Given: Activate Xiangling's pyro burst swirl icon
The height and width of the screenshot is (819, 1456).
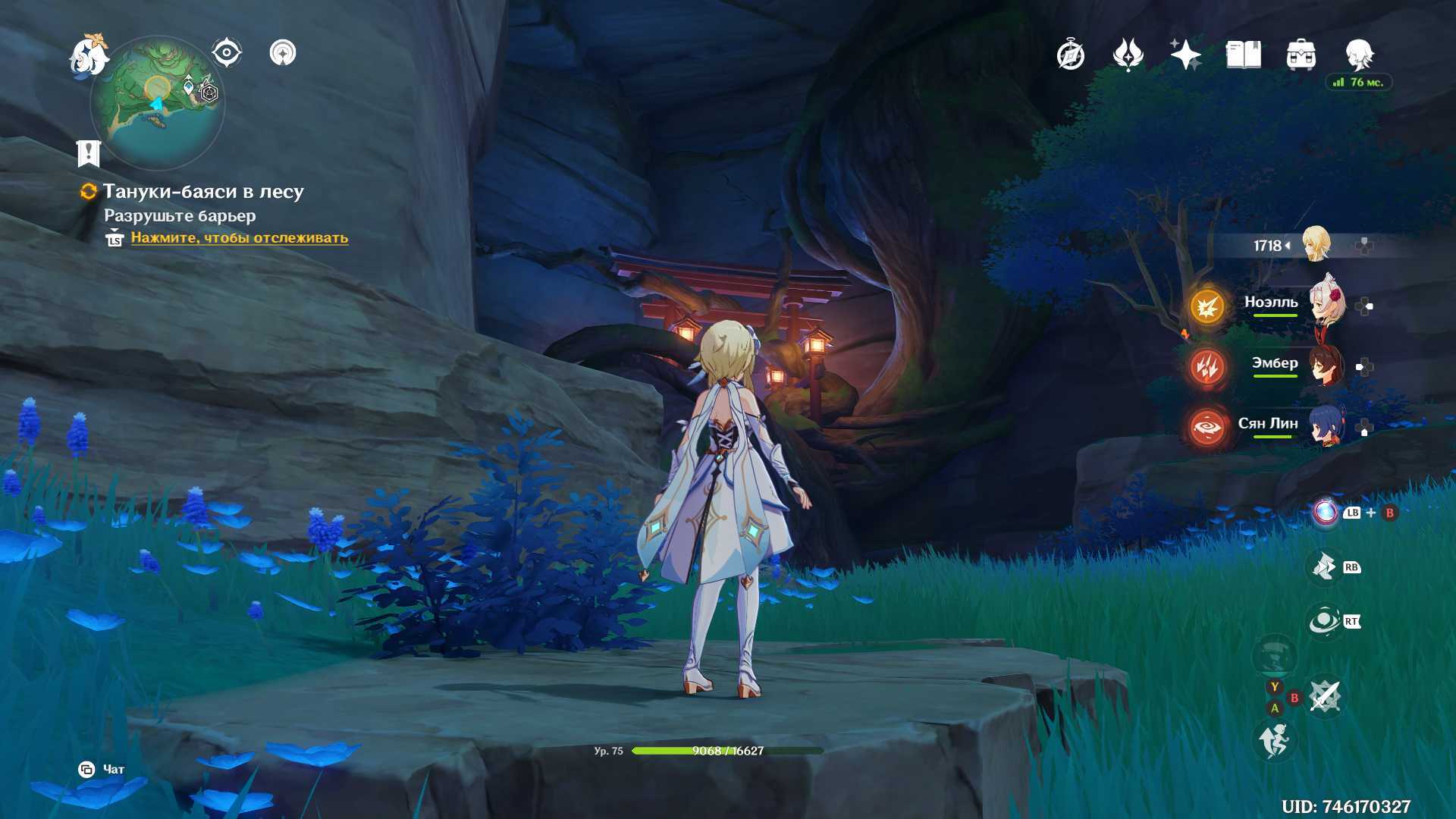Looking at the screenshot, I should (x=1207, y=428).
